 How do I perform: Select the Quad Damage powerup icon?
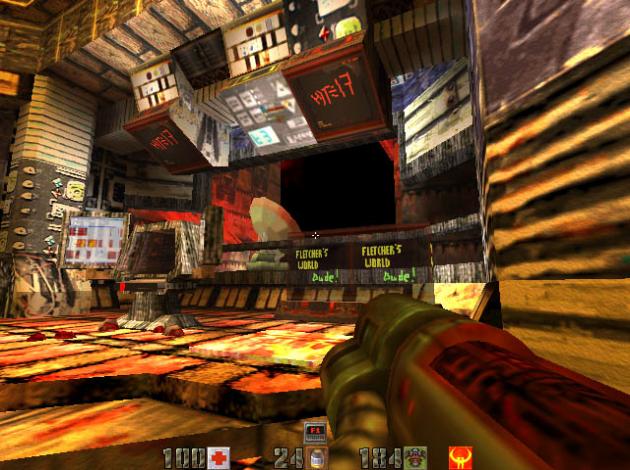(461, 458)
